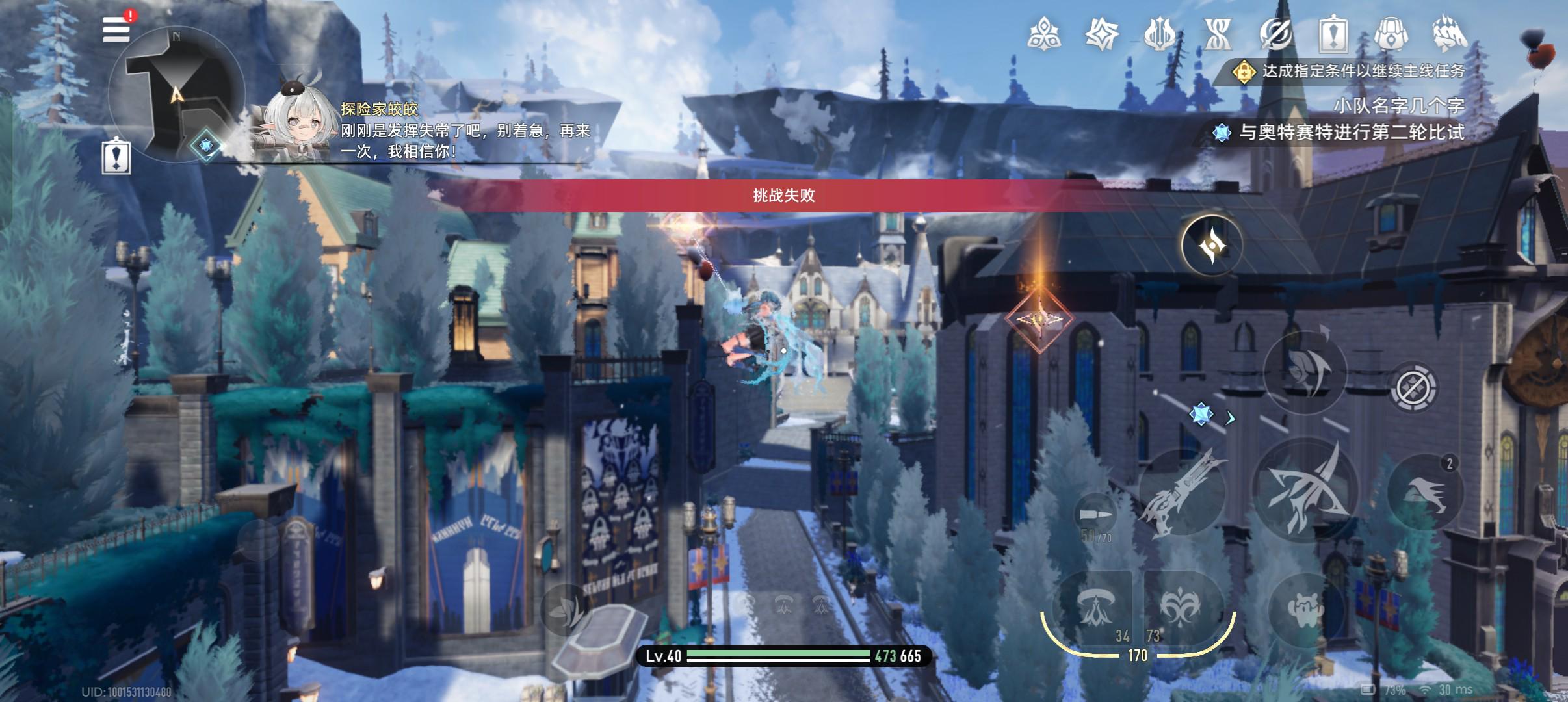Viewport: 1568px width, 702px height.
Task: Open the trident crest icon in top bar
Action: pos(1160,34)
